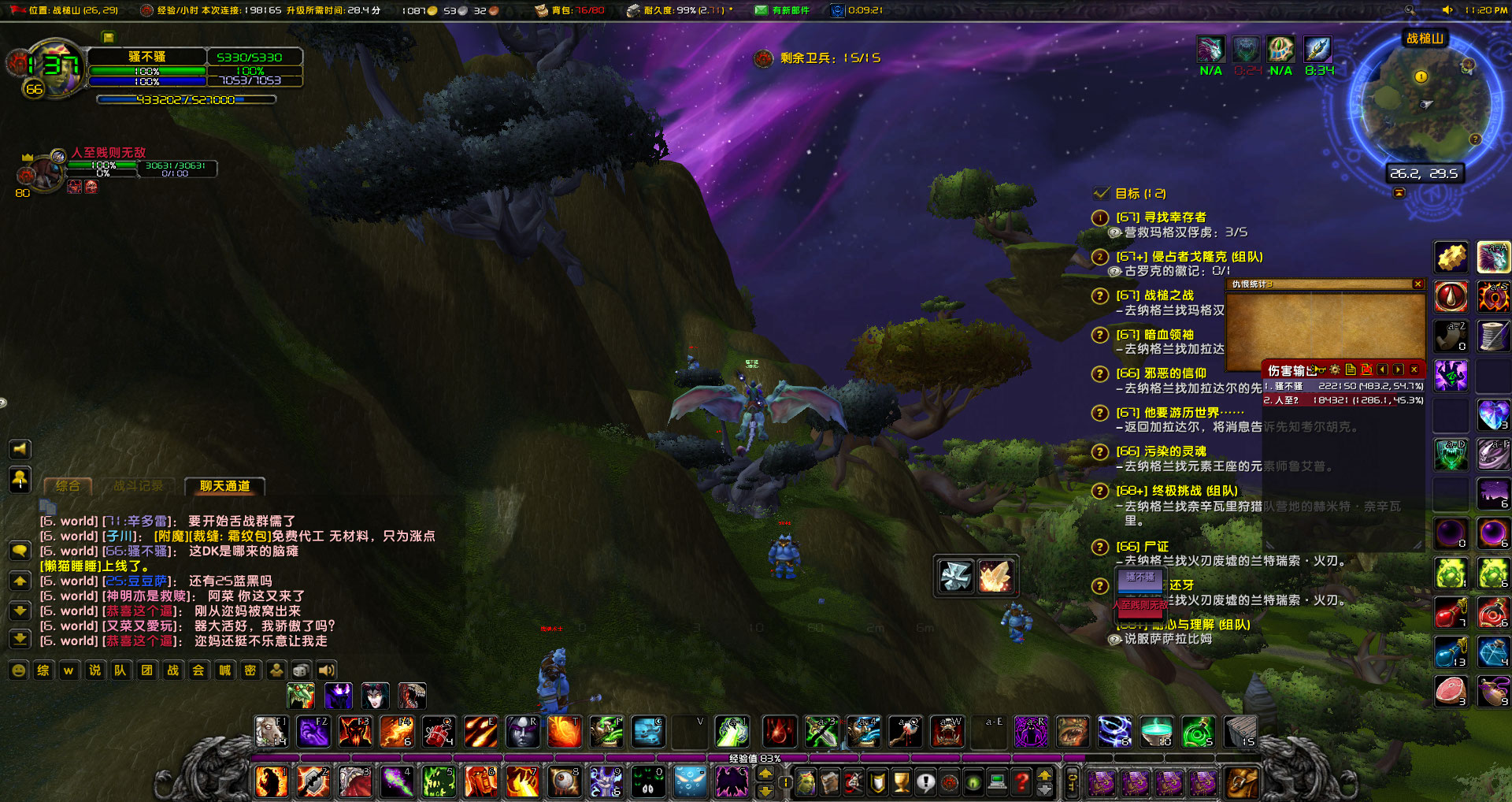
Task: Toggle mute on the left-side speaker icon
Action: pyautogui.click(x=20, y=449)
